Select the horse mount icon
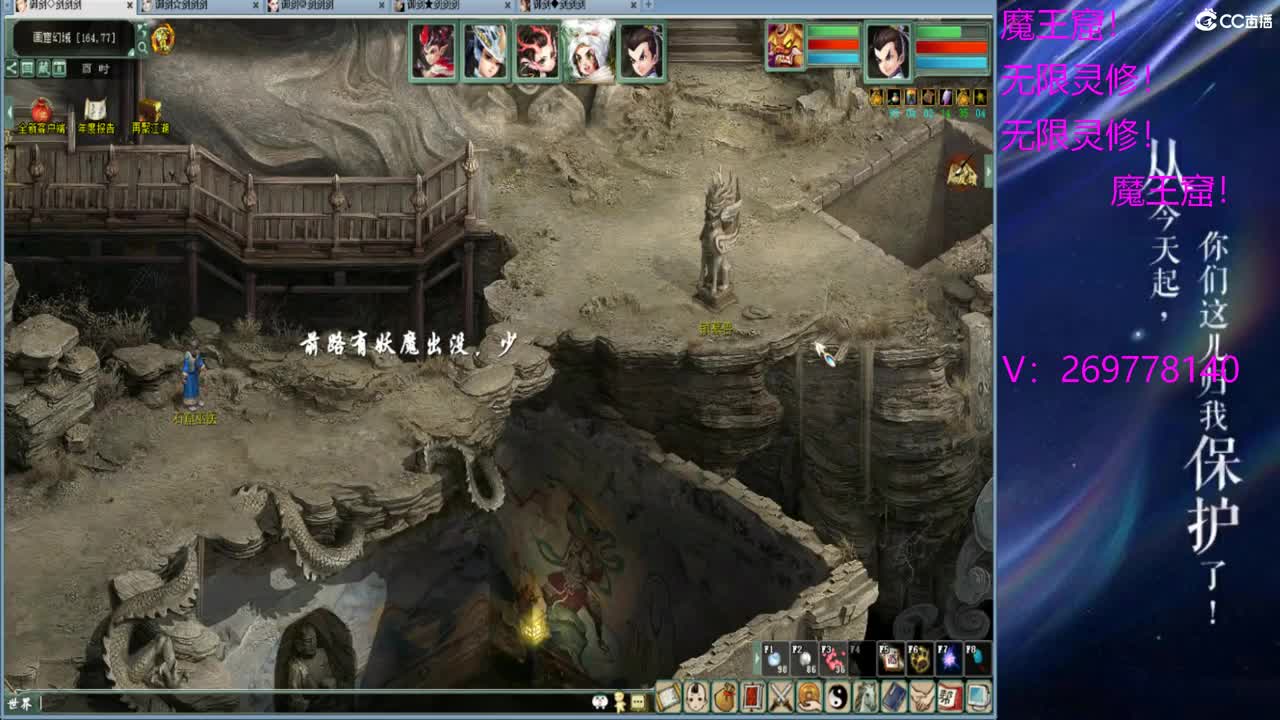Screen dimensions: 1280x720 pyautogui.click(x=866, y=697)
